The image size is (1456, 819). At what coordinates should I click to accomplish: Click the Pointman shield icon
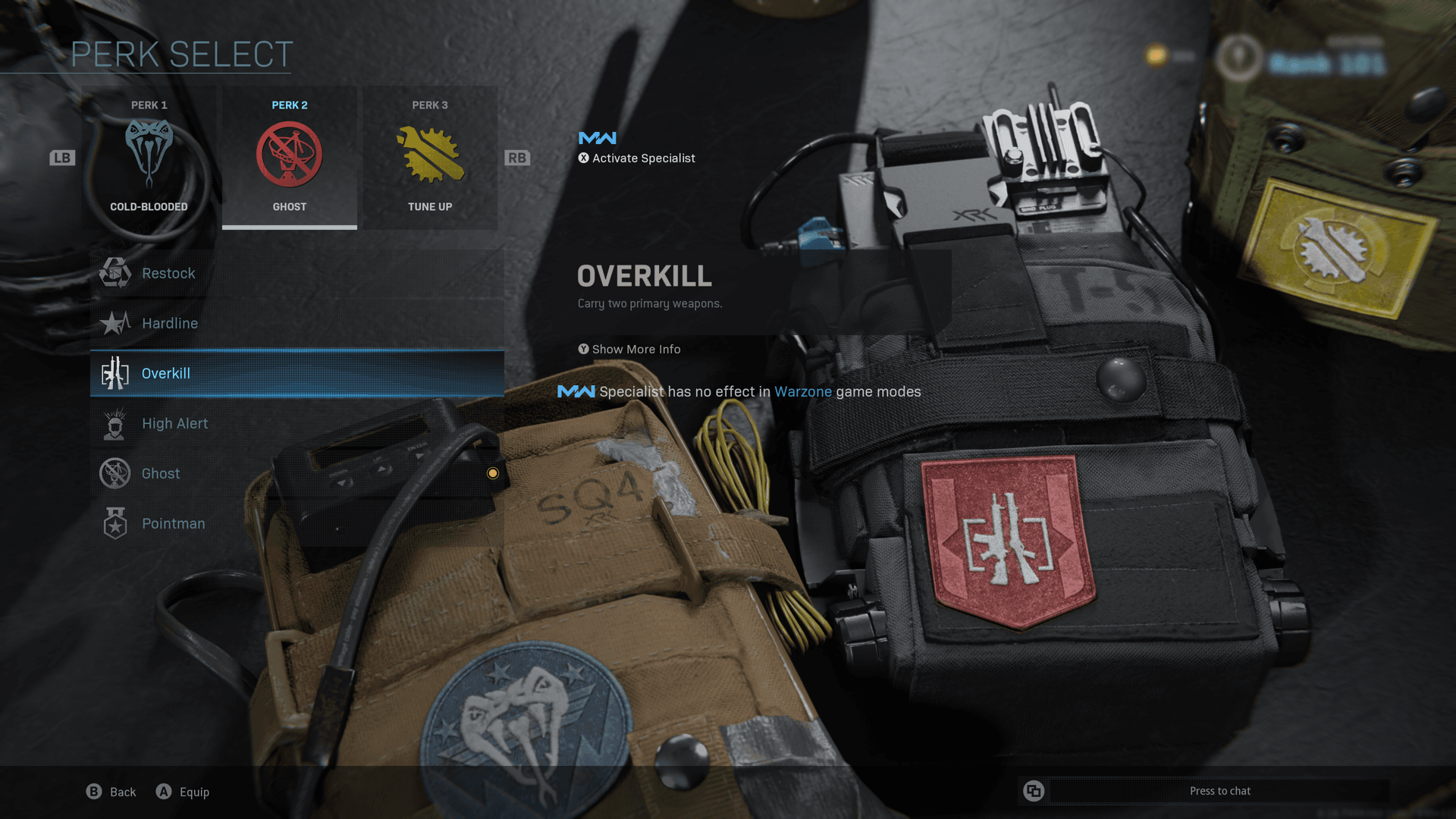tap(115, 523)
